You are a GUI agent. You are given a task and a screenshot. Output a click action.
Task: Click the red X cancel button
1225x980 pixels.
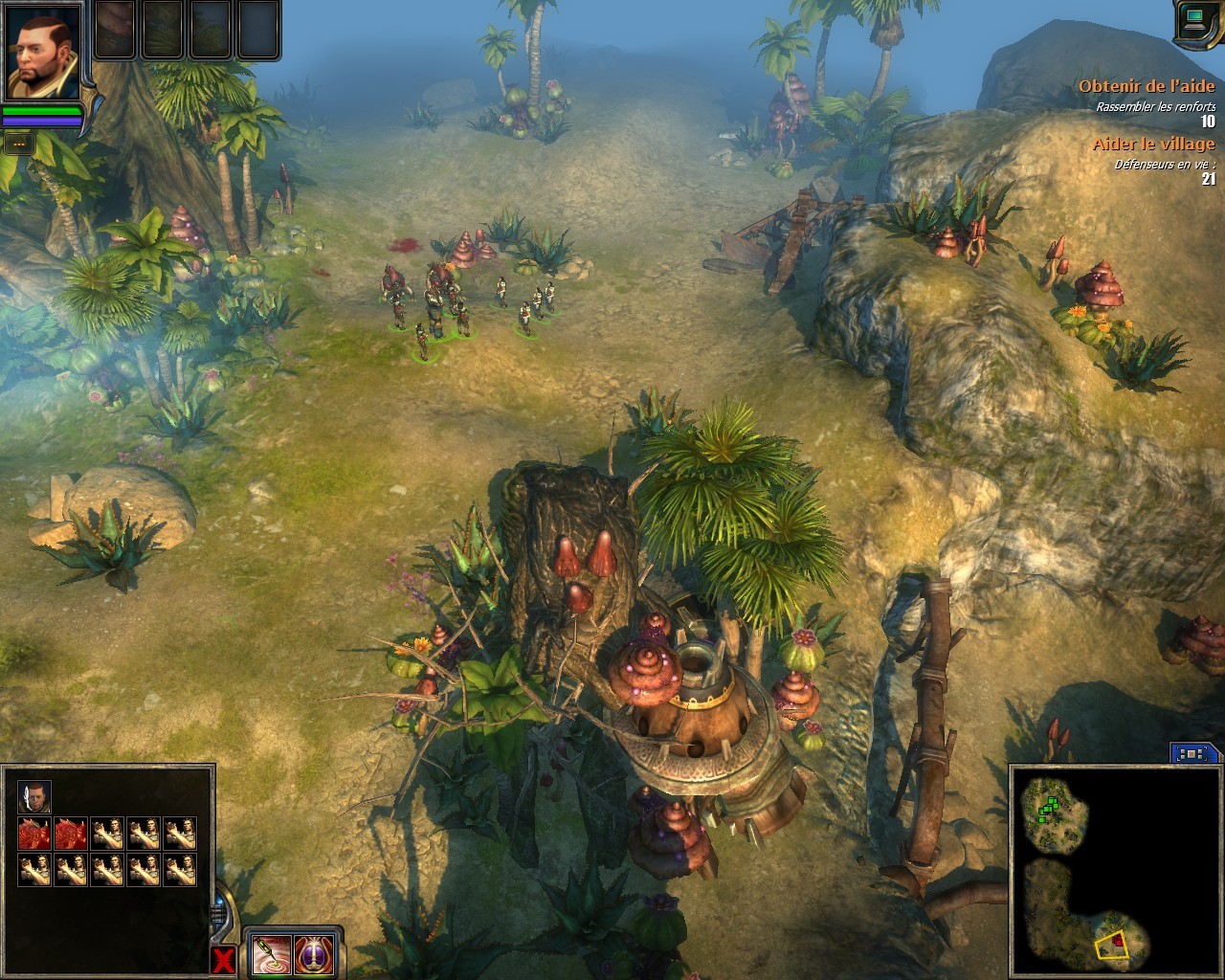[223, 961]
